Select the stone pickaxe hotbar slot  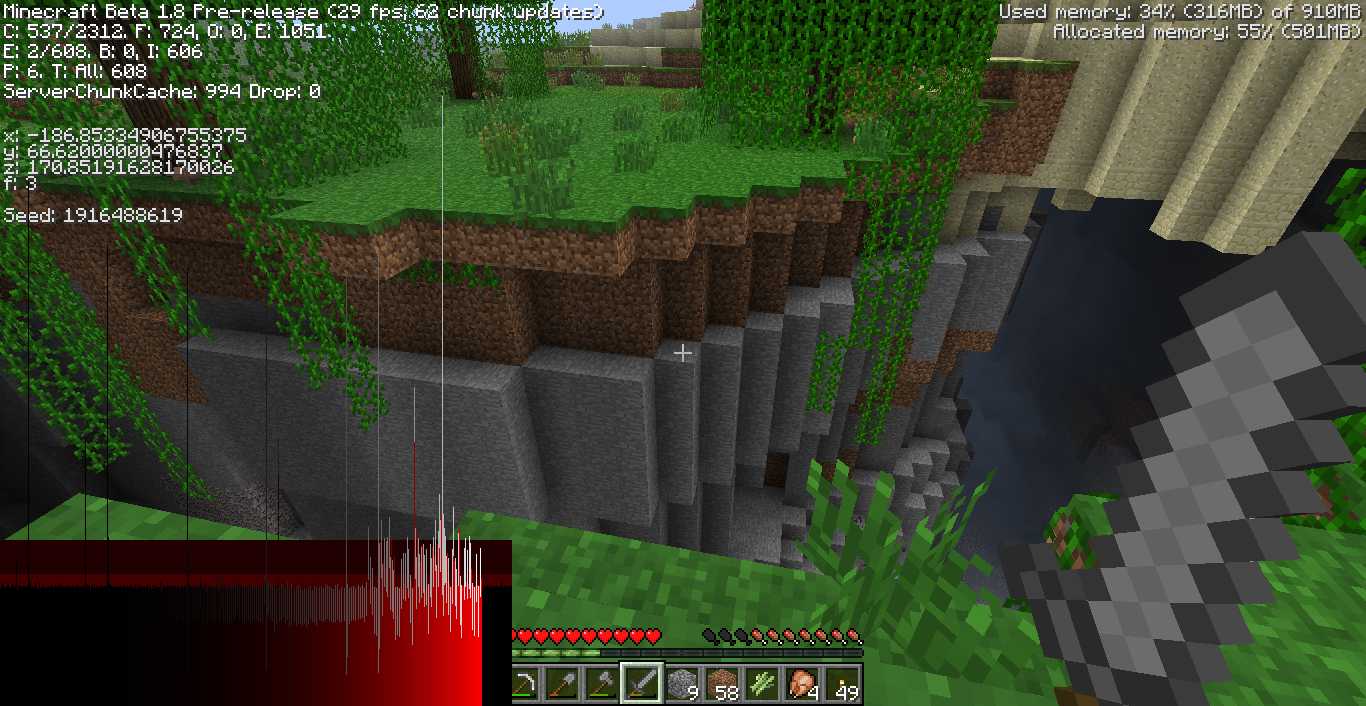click(525, 684)
